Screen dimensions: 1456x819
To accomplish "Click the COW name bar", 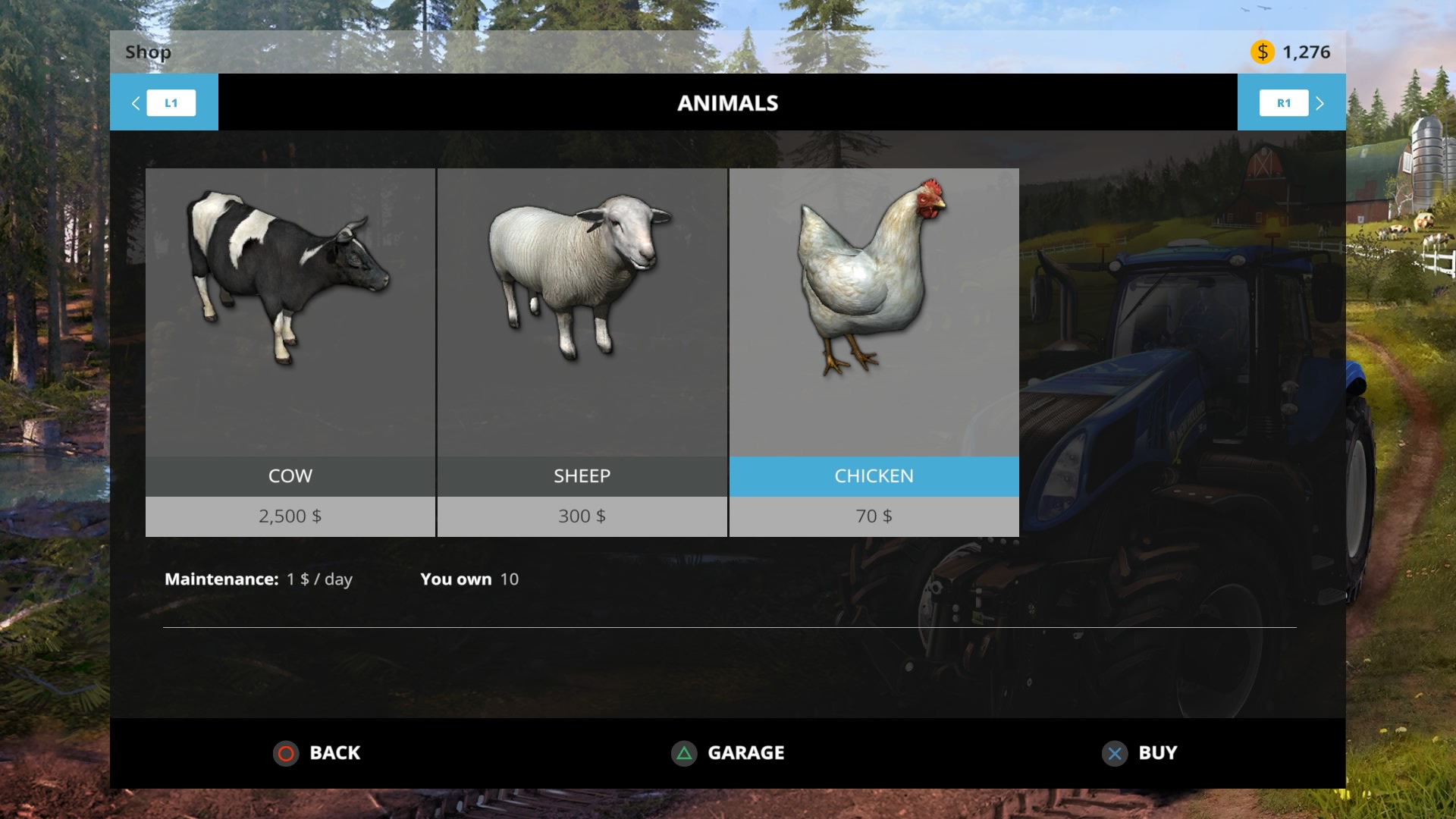I will point(290,476).
